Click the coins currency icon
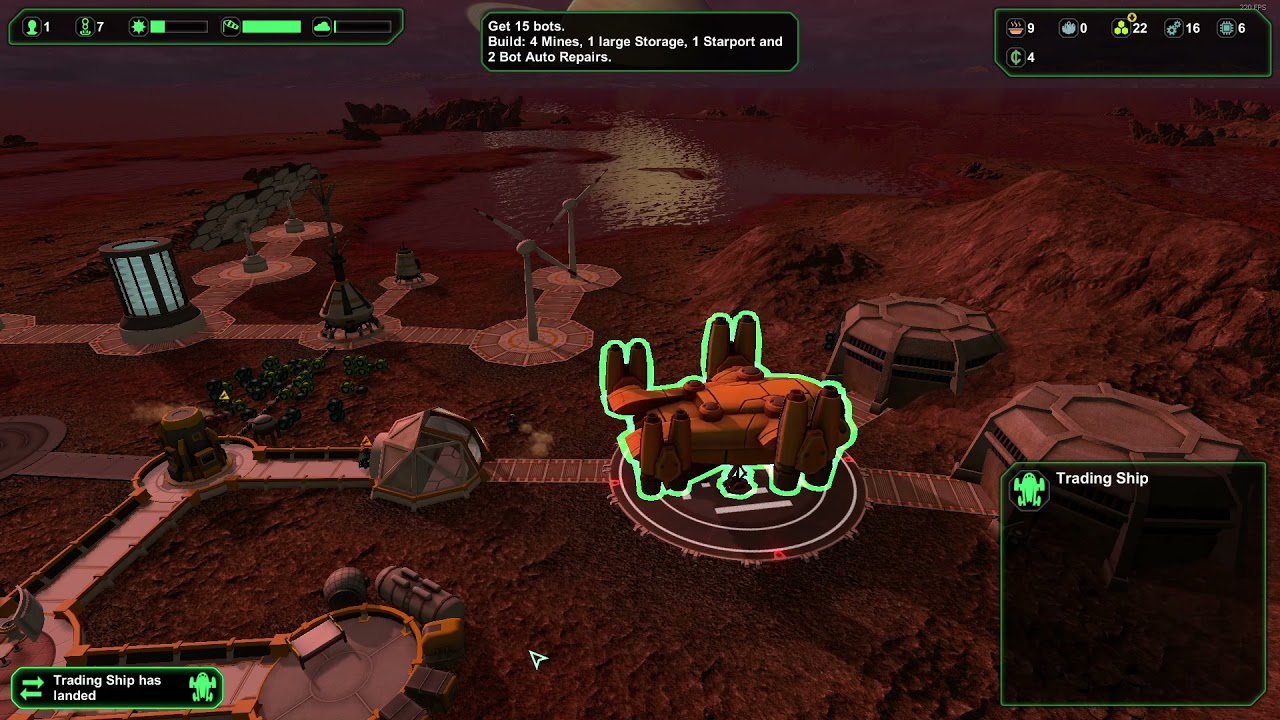The width and height of the screenshot is (1280, 720). (x=1016, y=57)
